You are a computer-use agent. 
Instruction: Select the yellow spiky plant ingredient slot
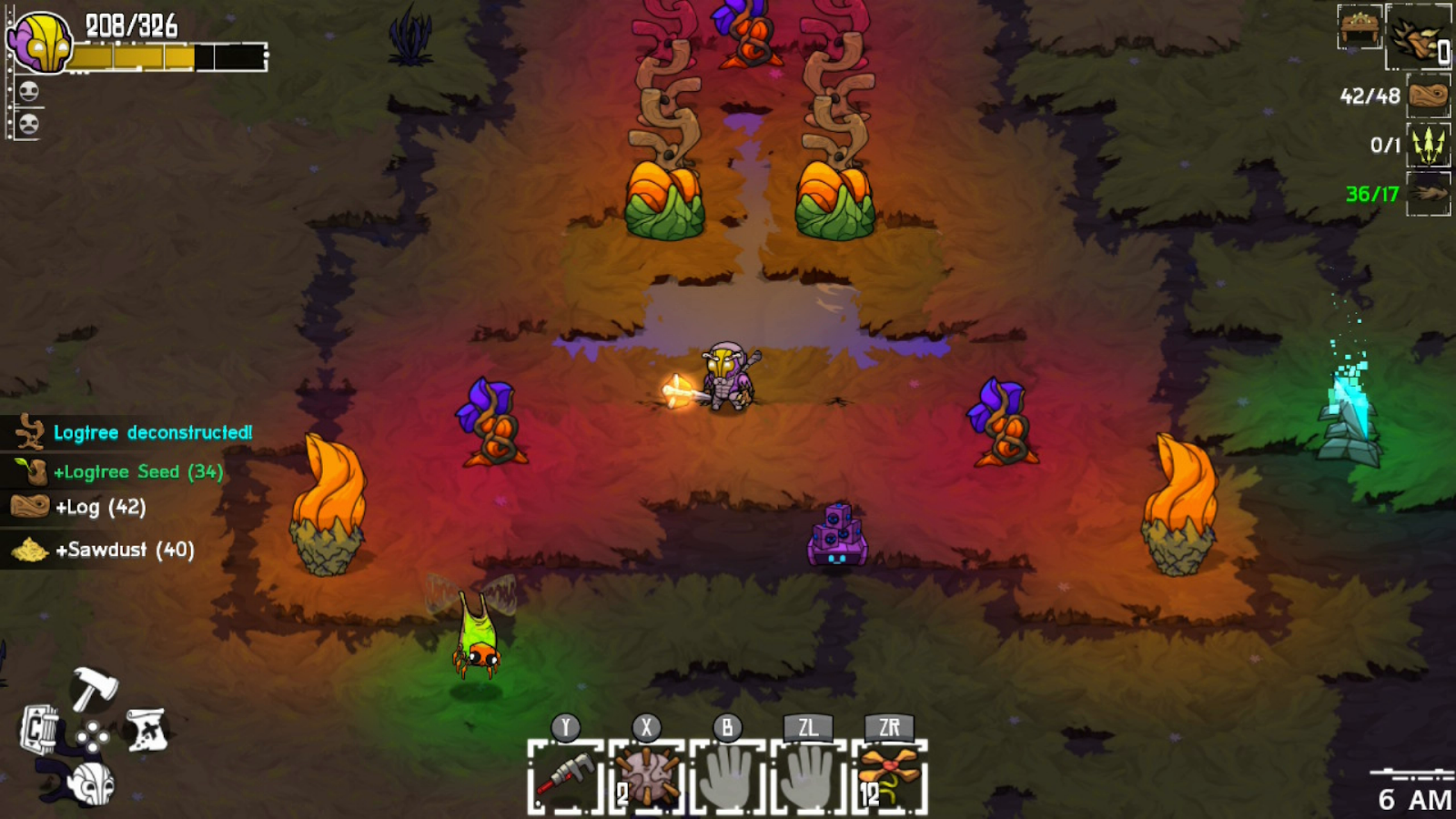1428,145
